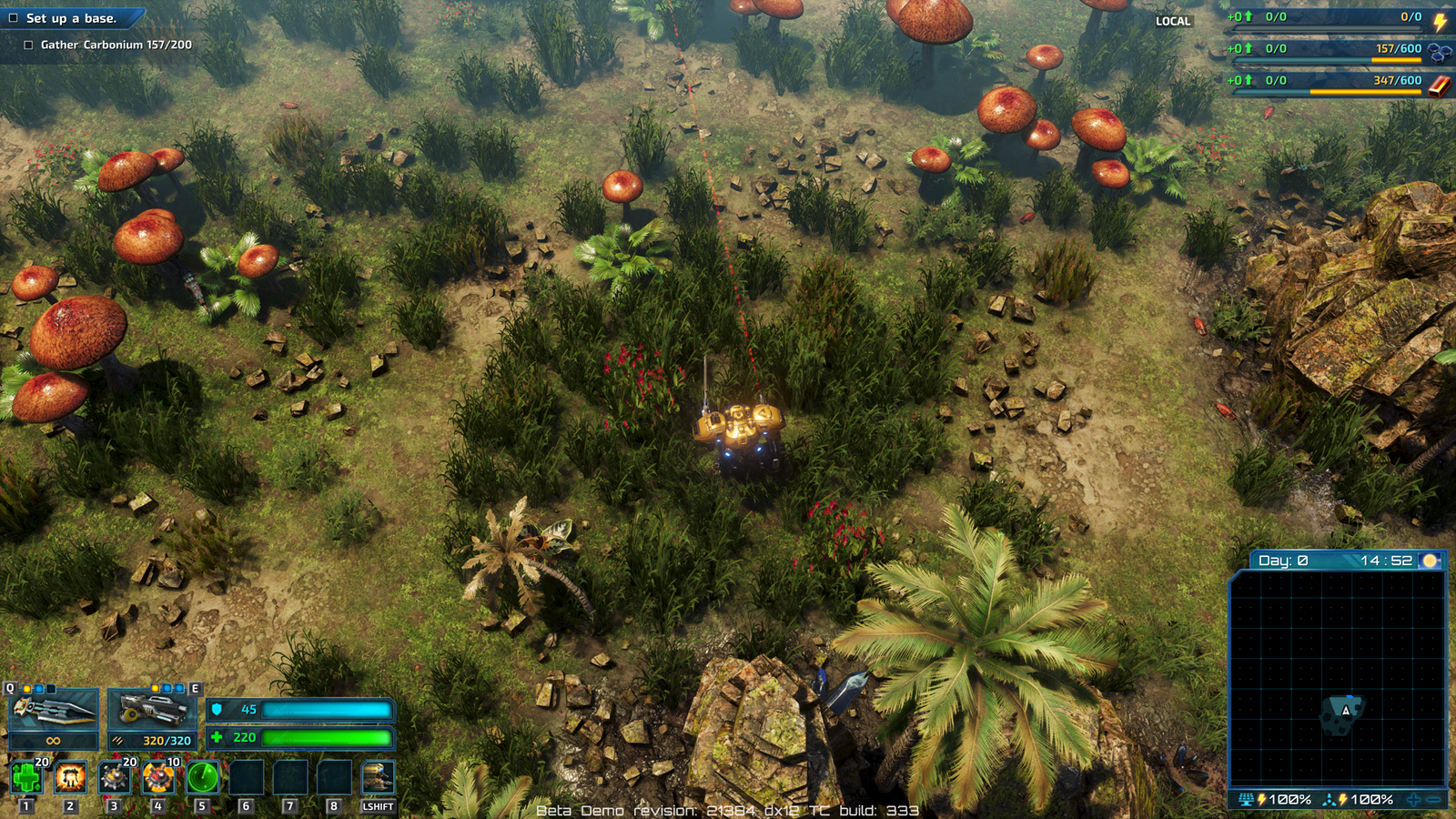Click the red ingot ironium resource icon
The image size is (1456, 819).
click(x=1440, y=85)
